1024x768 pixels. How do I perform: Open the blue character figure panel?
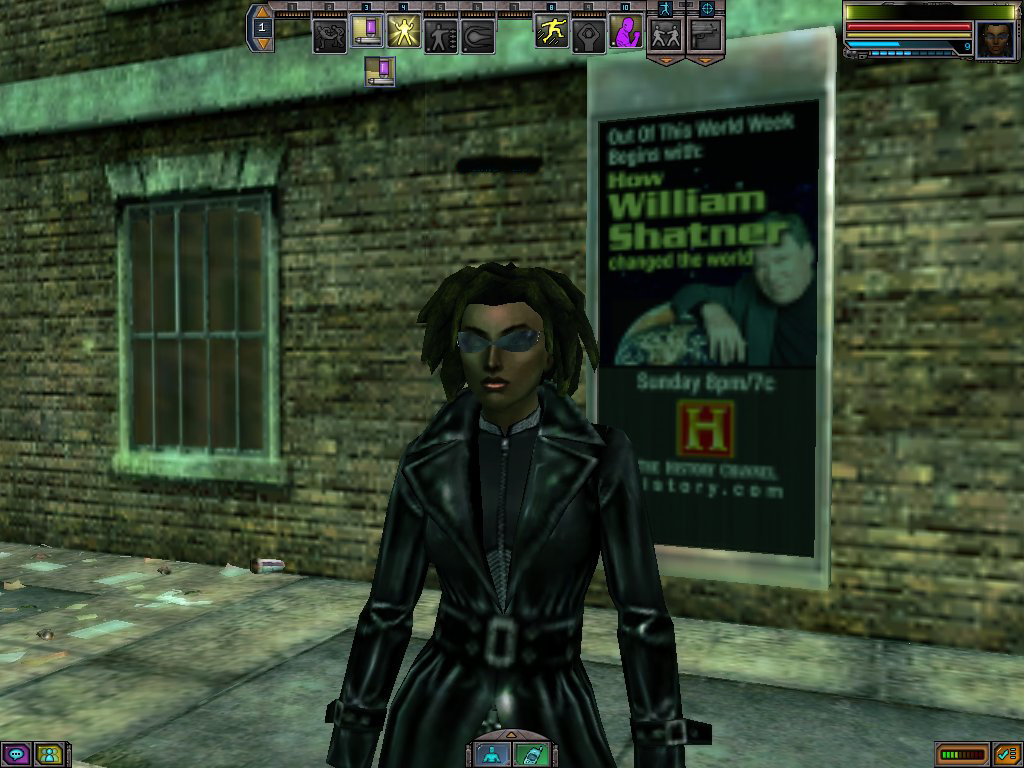pos(493,754)
